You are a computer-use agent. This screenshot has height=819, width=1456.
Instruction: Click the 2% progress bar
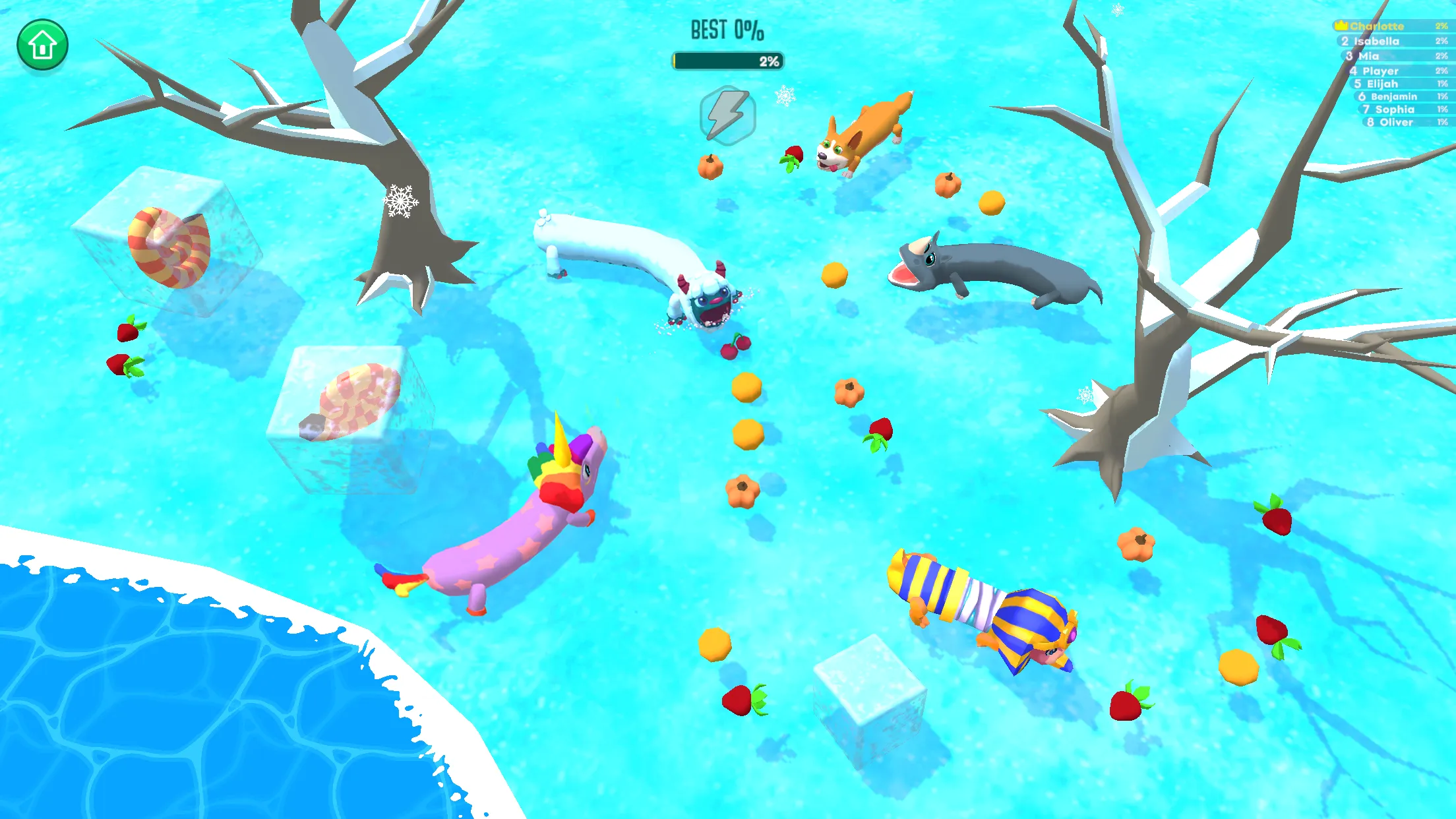click(x=727, y=61)
